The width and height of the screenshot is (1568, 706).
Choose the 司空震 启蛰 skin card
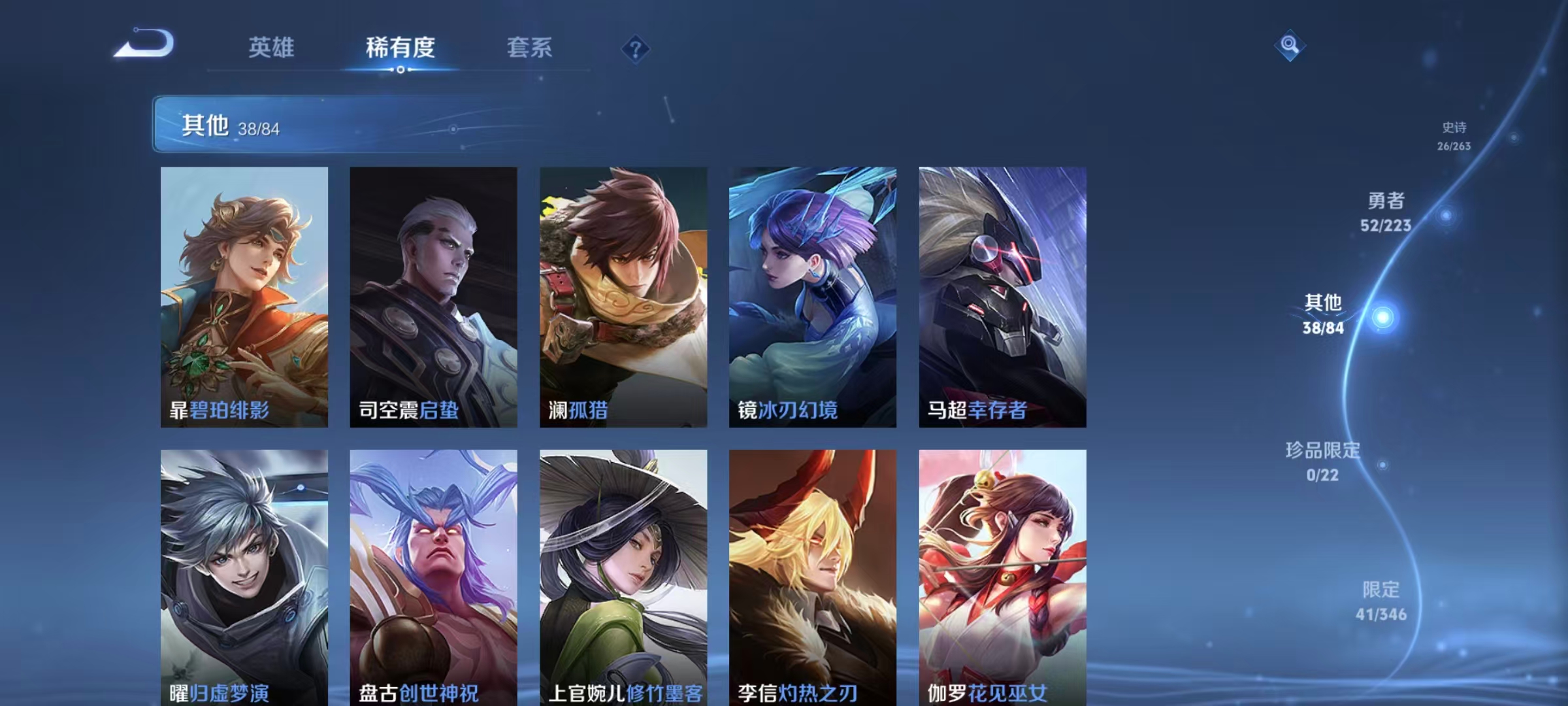tap(433, 297)
